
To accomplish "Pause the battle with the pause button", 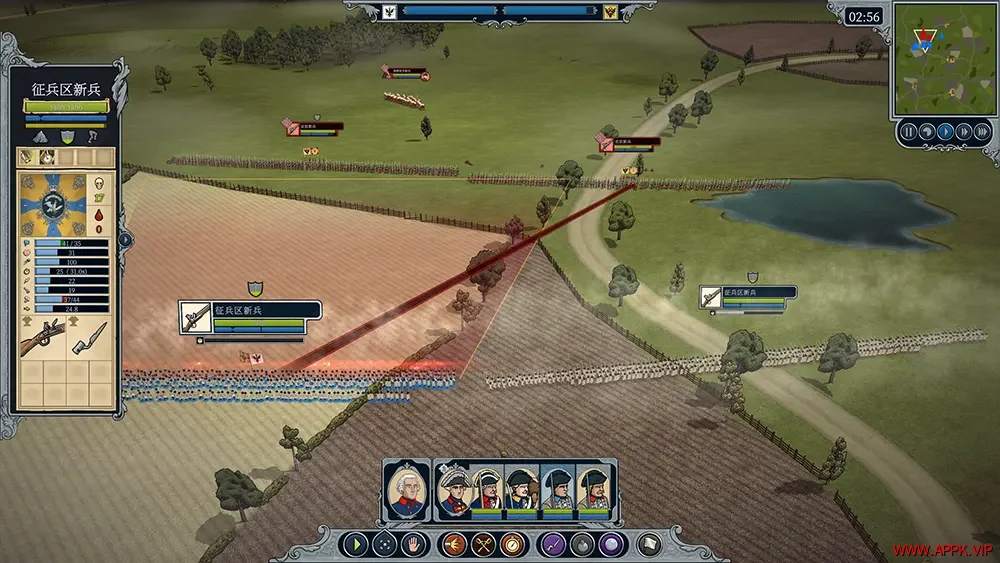I will pos(909,131).
